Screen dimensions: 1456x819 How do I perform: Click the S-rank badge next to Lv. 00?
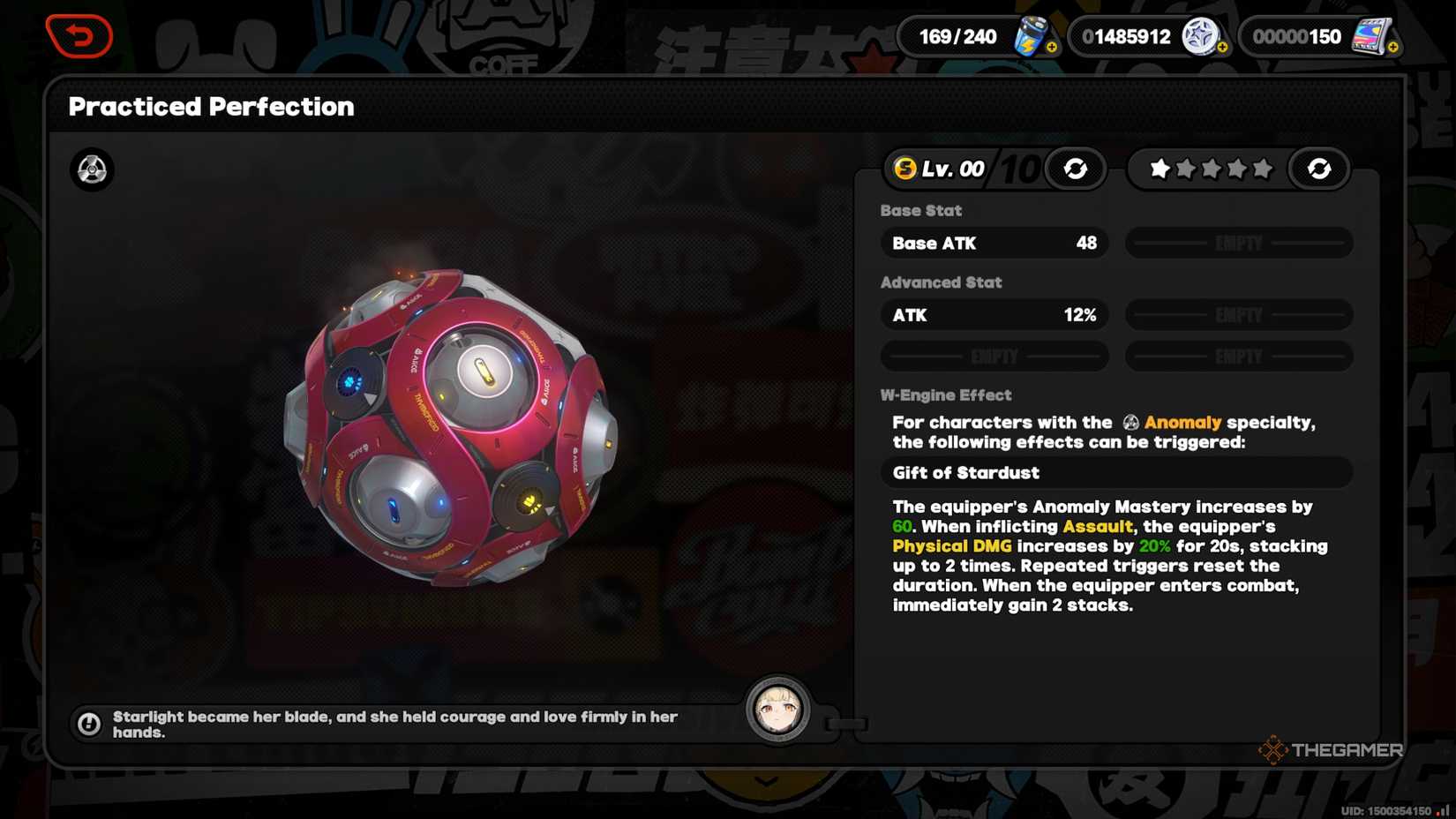(x=905, y=168)
